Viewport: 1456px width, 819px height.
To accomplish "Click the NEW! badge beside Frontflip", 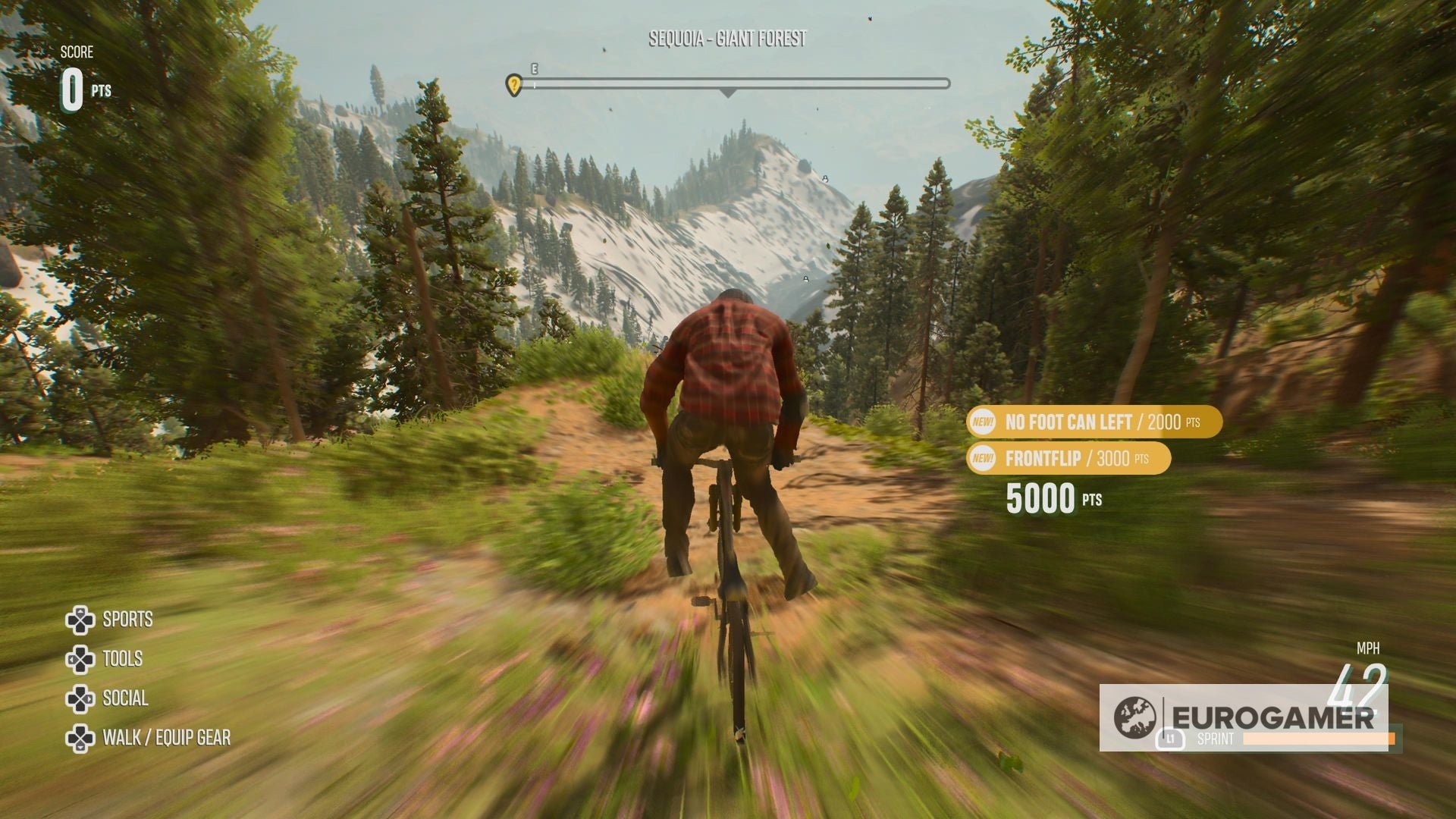I will coord(981,458).
